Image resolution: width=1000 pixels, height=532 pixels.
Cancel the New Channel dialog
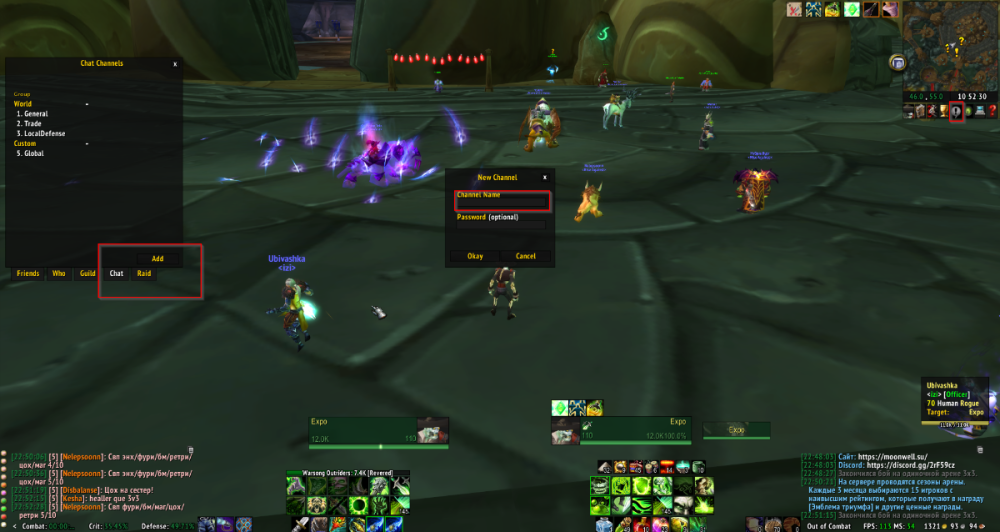pyautogui.click(x=526, y=256)
